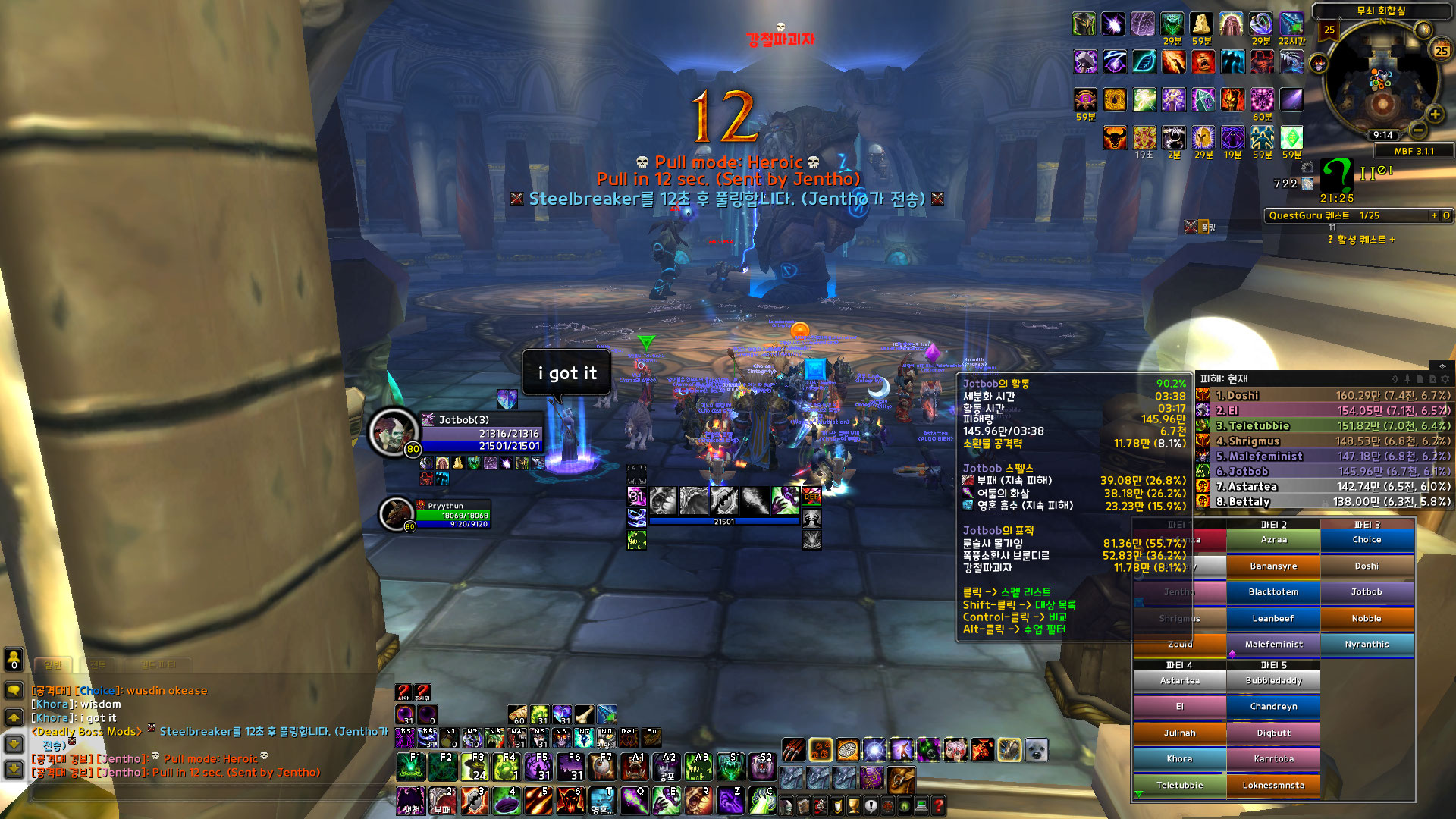
Task: Click Choice's name link in chat
Action: (x=98, y=691)
